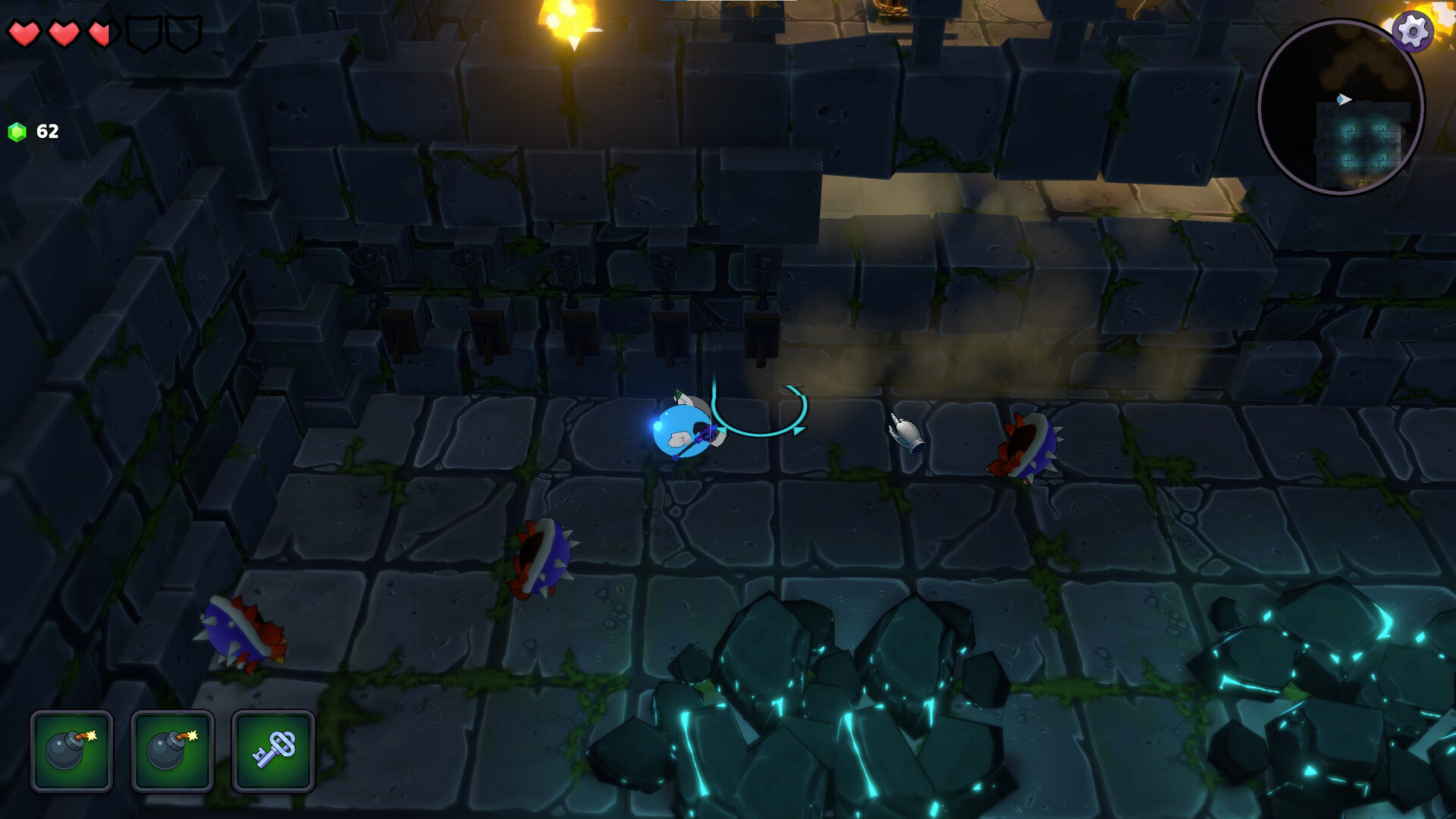Click the first full red heart

click(x=25, y=33)
